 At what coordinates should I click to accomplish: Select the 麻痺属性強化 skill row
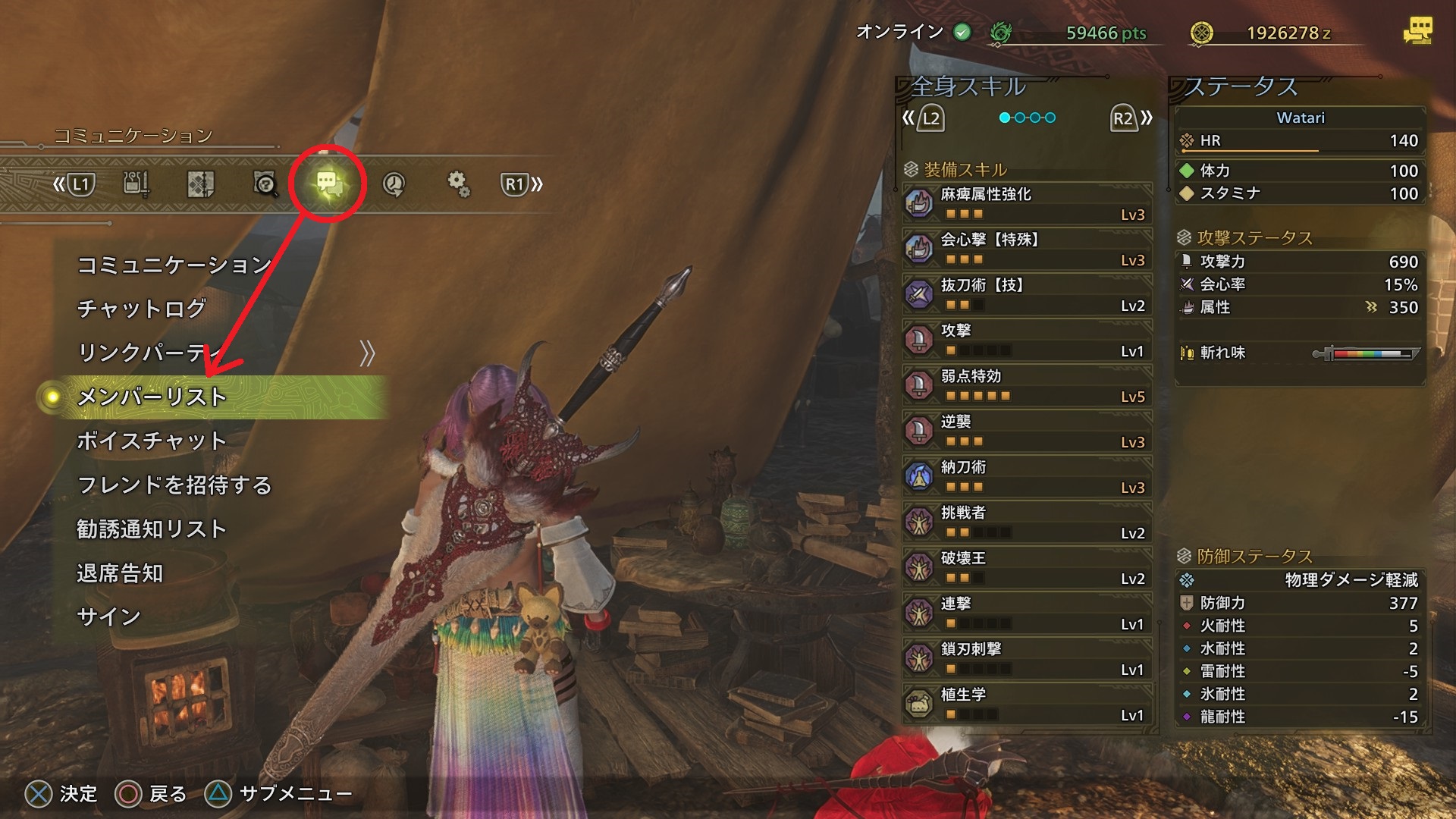(x=1027, y=203)
